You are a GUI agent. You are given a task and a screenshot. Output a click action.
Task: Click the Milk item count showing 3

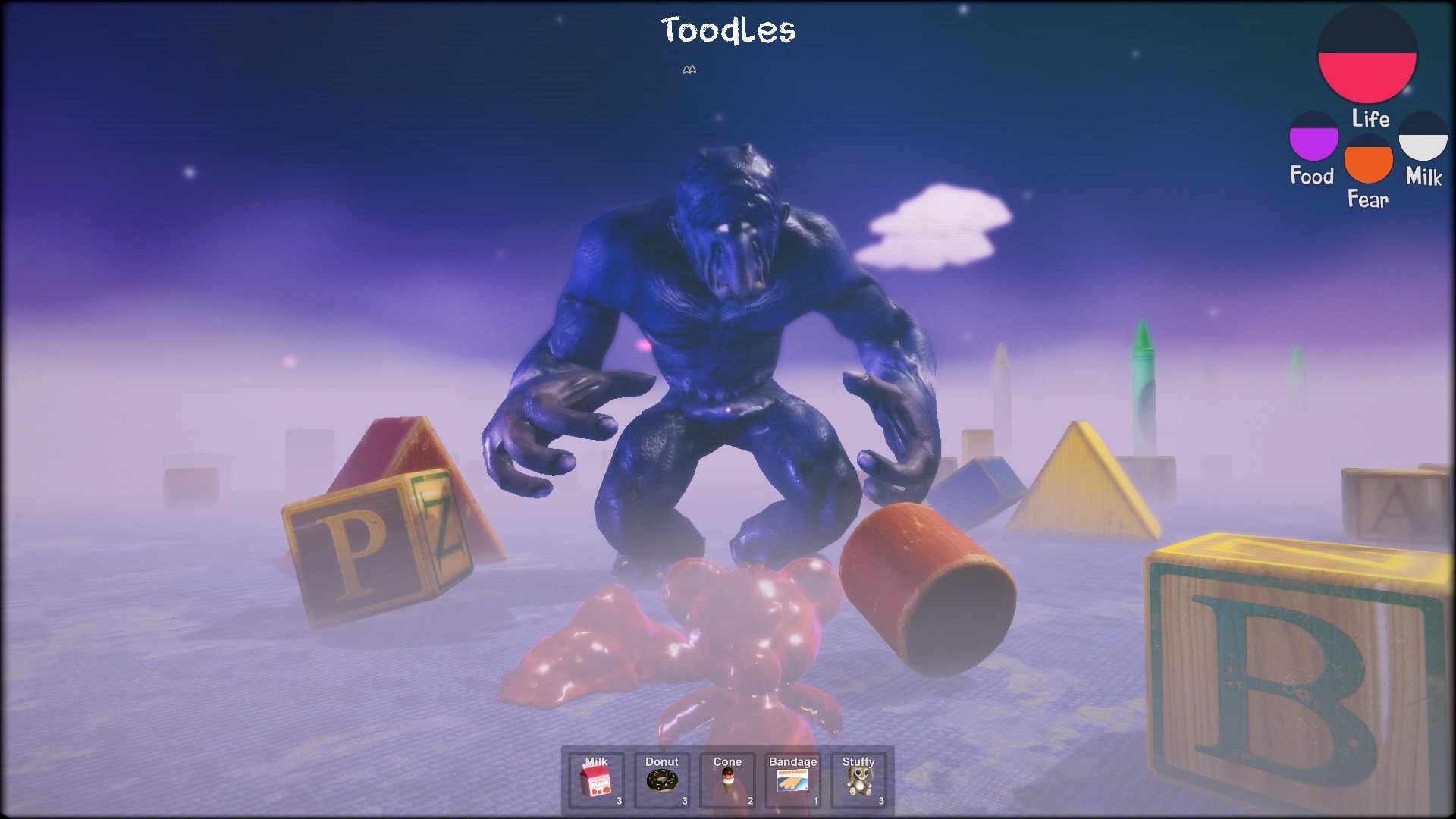[x=618, y=800]
